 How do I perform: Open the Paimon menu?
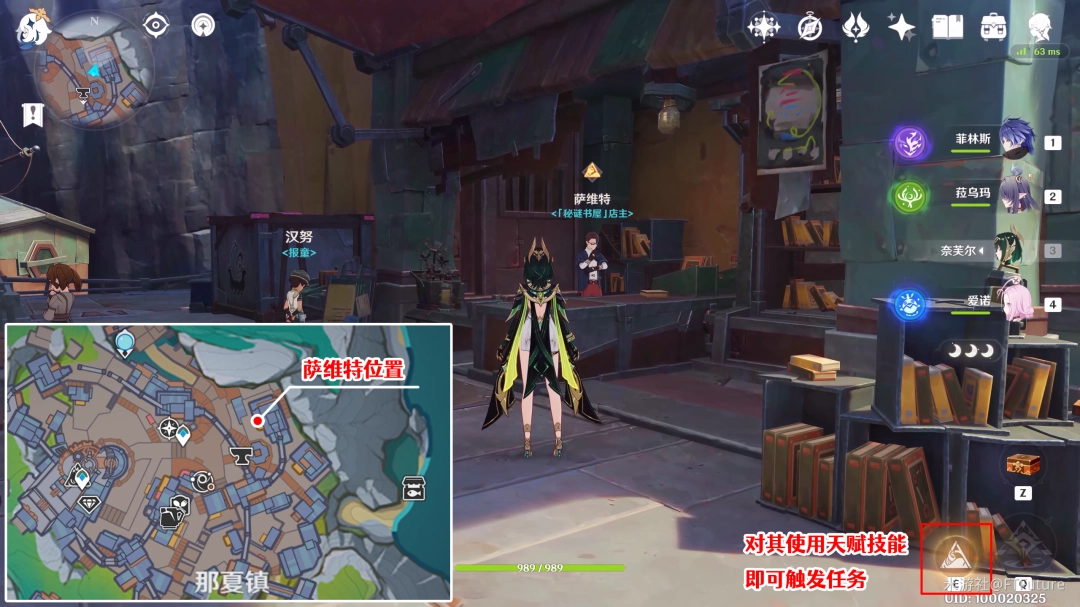(x=33, y=27)
